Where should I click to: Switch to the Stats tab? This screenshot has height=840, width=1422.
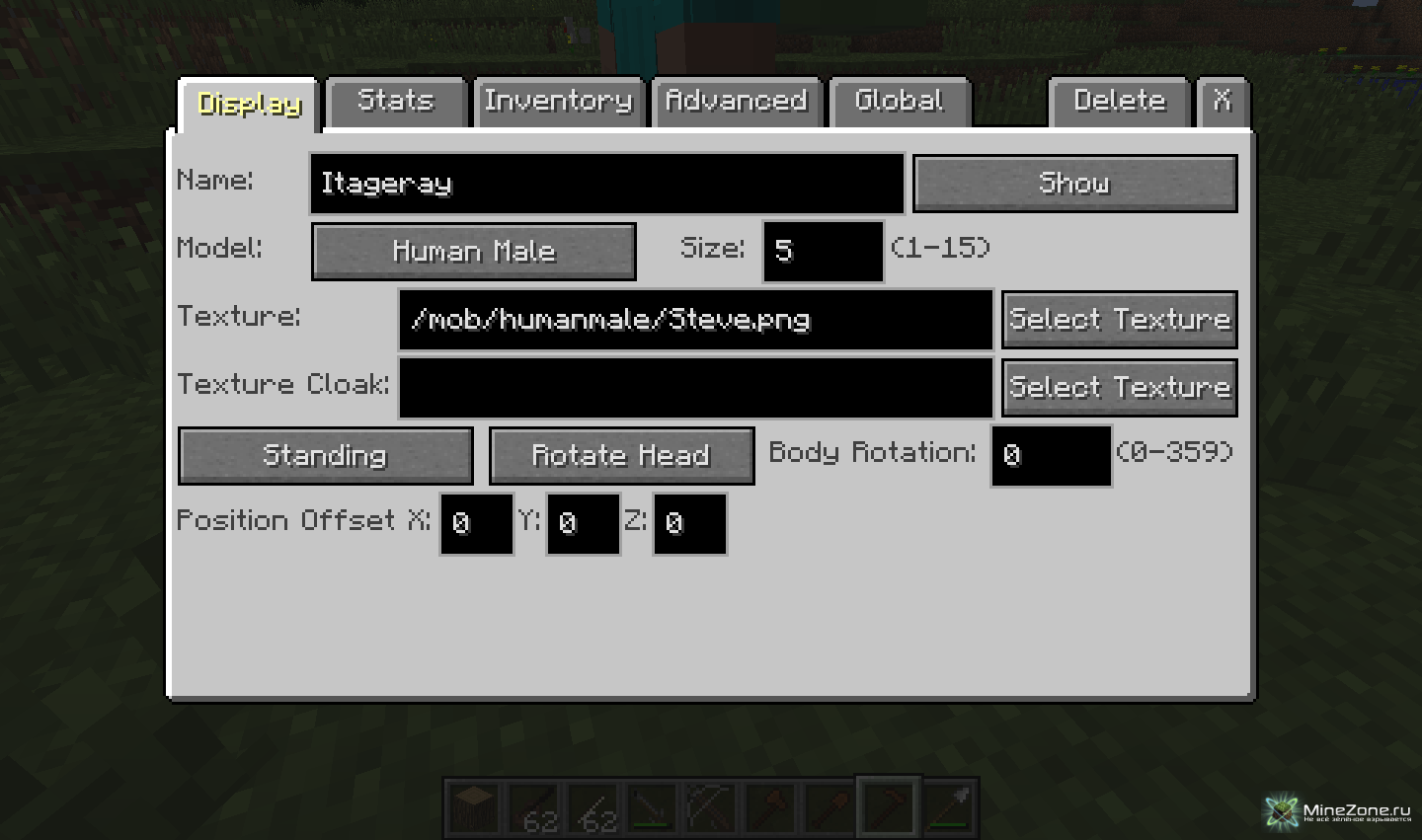396,102
